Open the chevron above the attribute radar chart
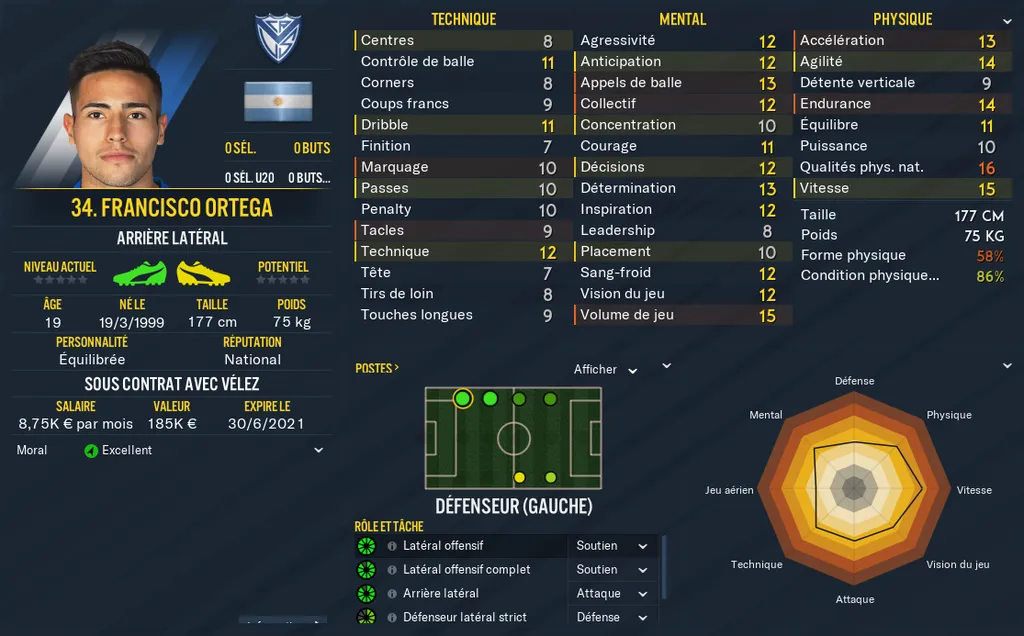 coord(1006,366)
